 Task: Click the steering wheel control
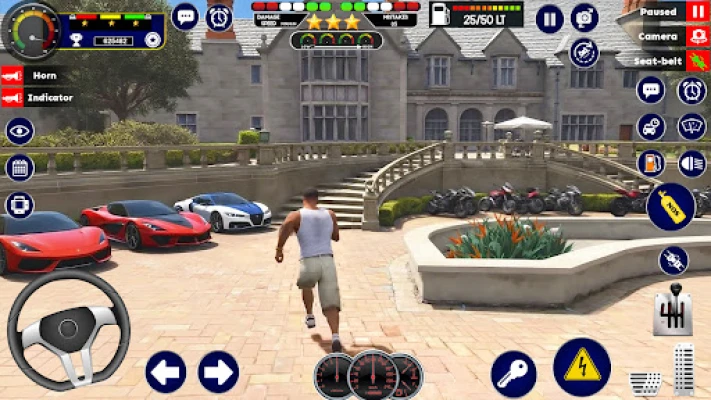[68, 328]
